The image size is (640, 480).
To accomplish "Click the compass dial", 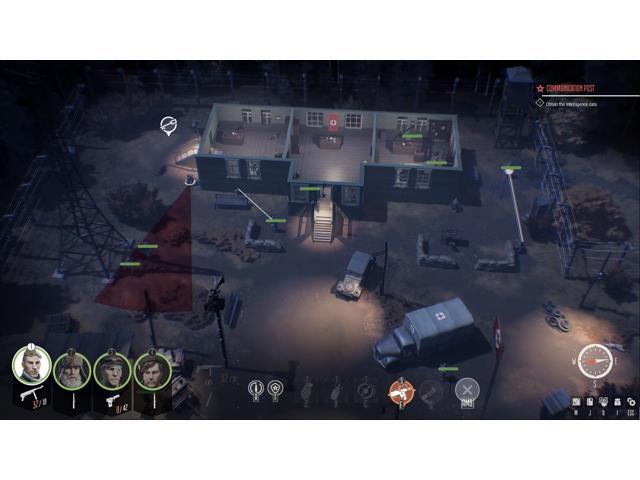I will click(593, 358).
